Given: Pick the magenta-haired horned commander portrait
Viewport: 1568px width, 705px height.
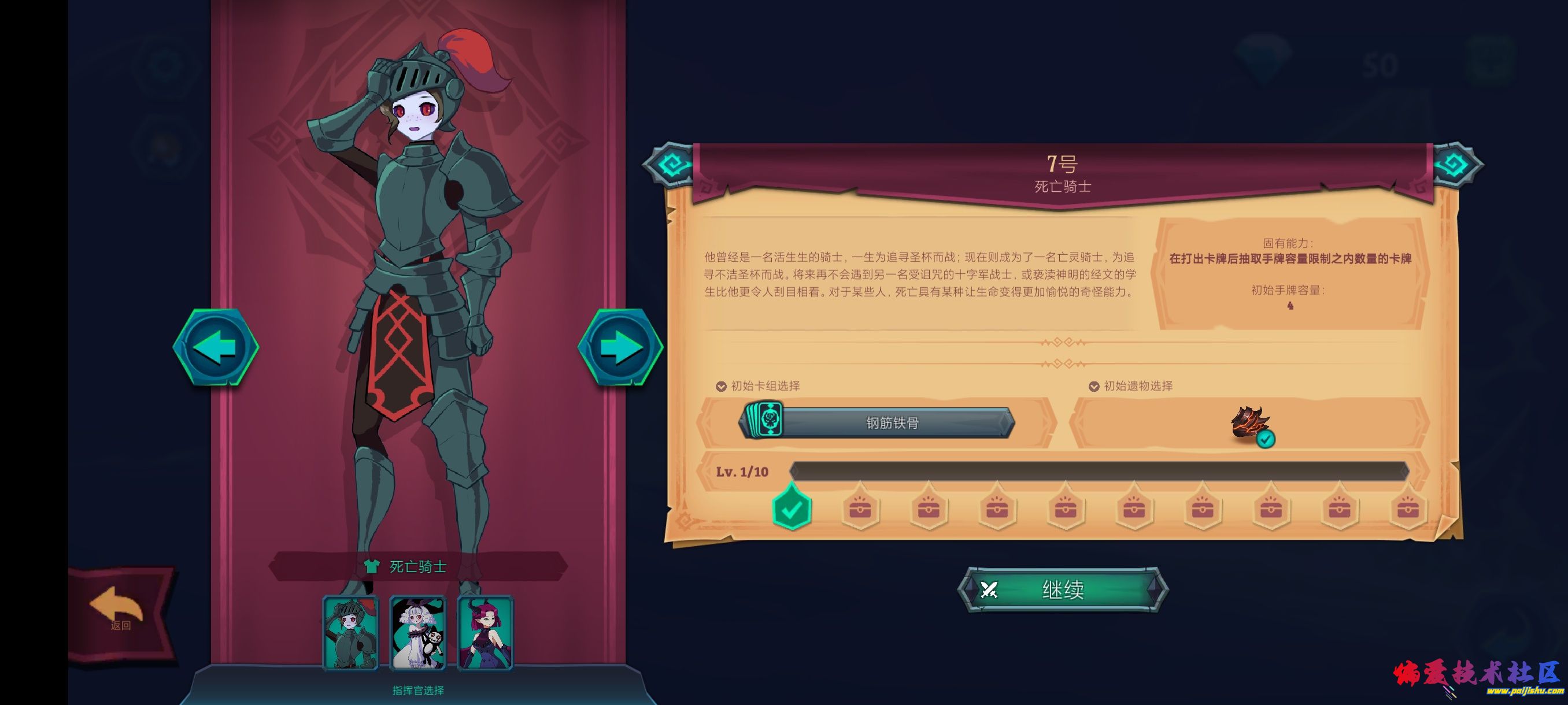Looking at the screenshot, I should (485, 633).
